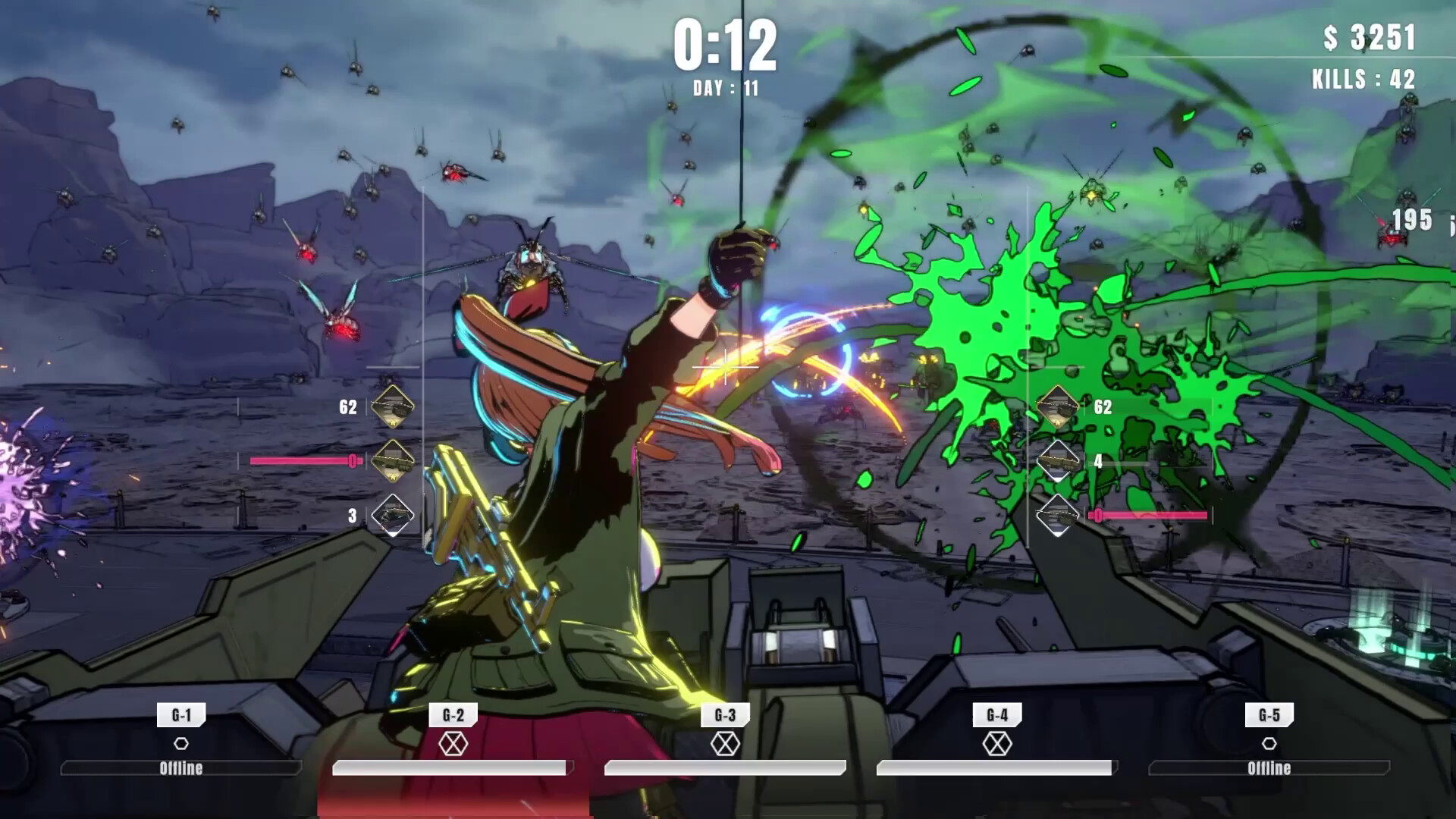Switch to the G-2 gun slot
The image size is (1456, 819).
point(453,714)
